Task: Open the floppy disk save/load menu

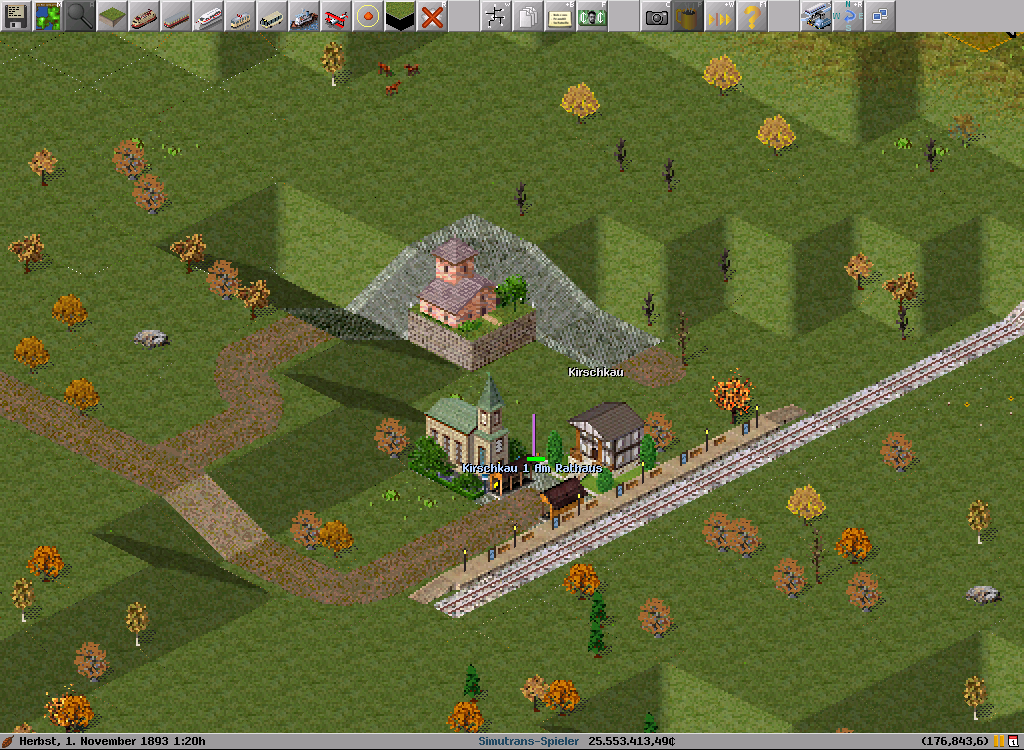Action: click(16, 16)
